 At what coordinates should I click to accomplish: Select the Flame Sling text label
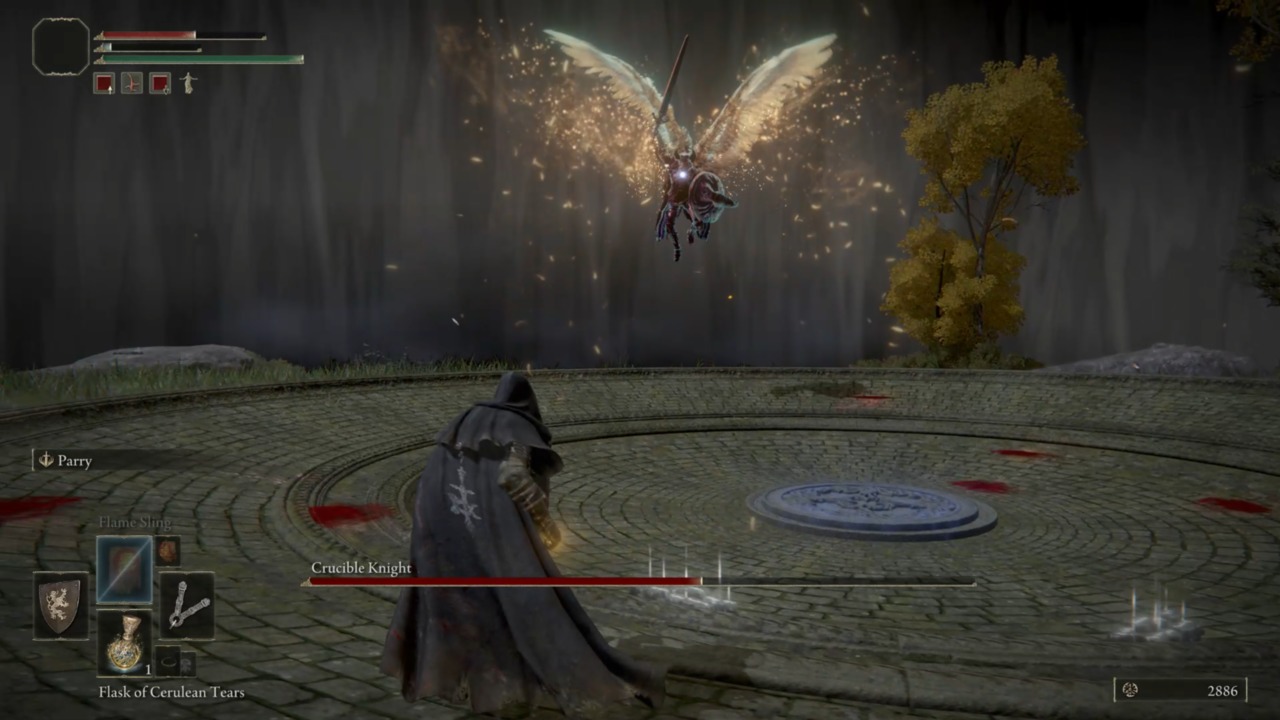tap(137, 522)
